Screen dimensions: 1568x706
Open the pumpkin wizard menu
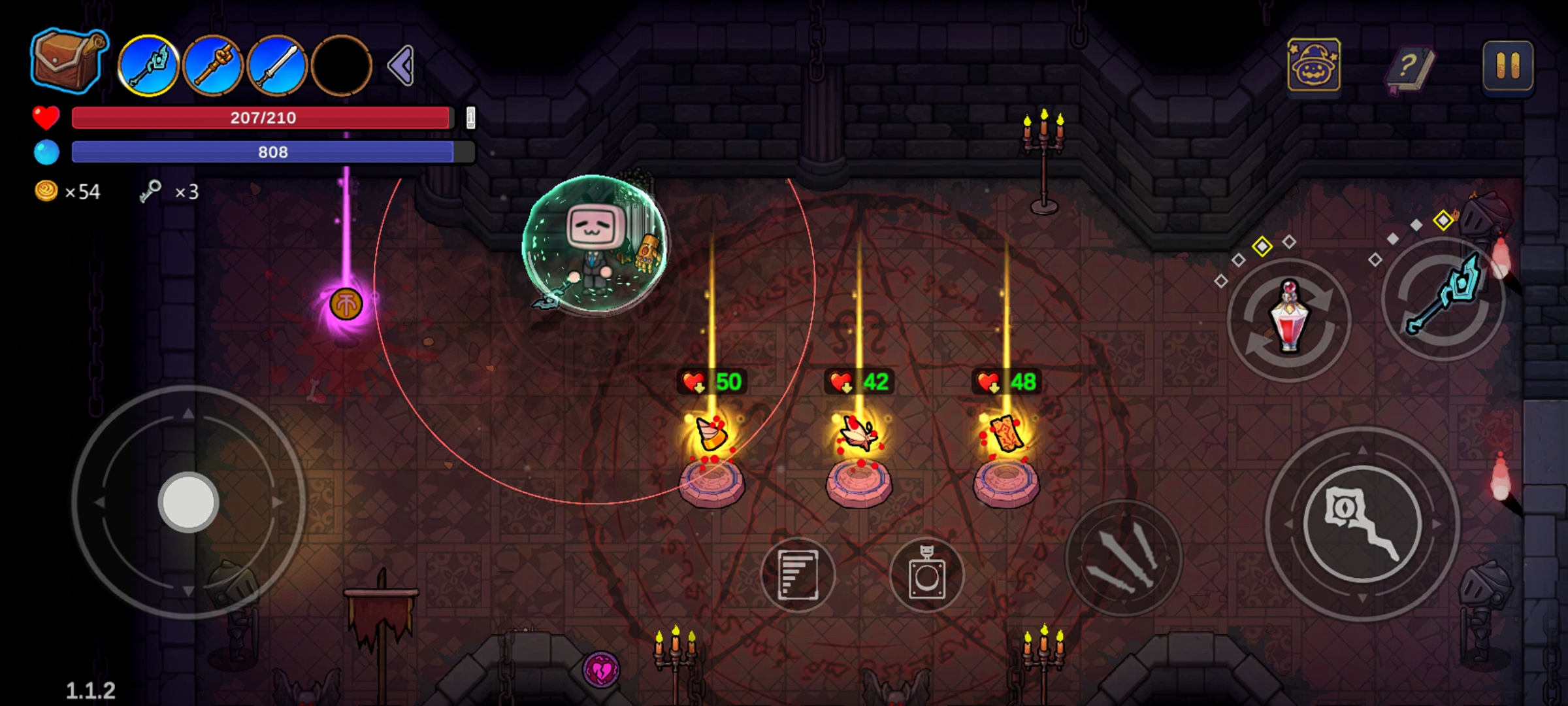coord(1314,65)
